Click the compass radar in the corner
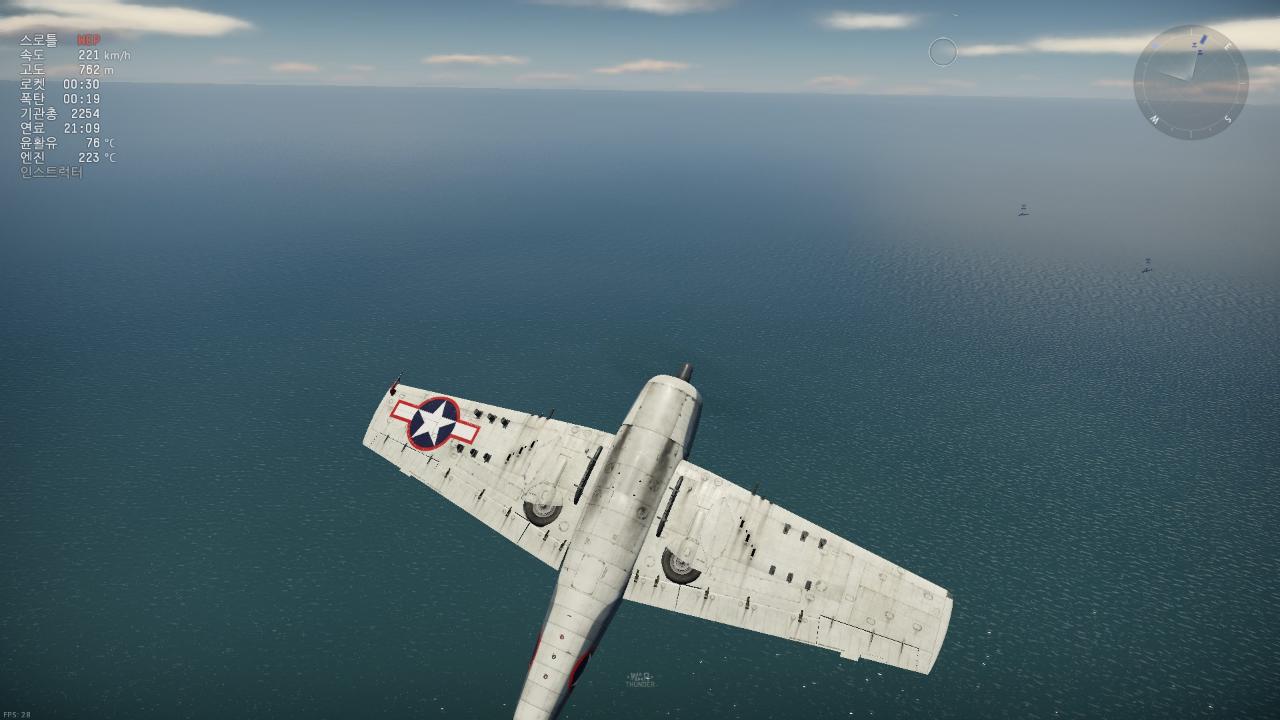Viewport: 1280px width, 720px height. pyautogui.click(x=1190, y=82)
